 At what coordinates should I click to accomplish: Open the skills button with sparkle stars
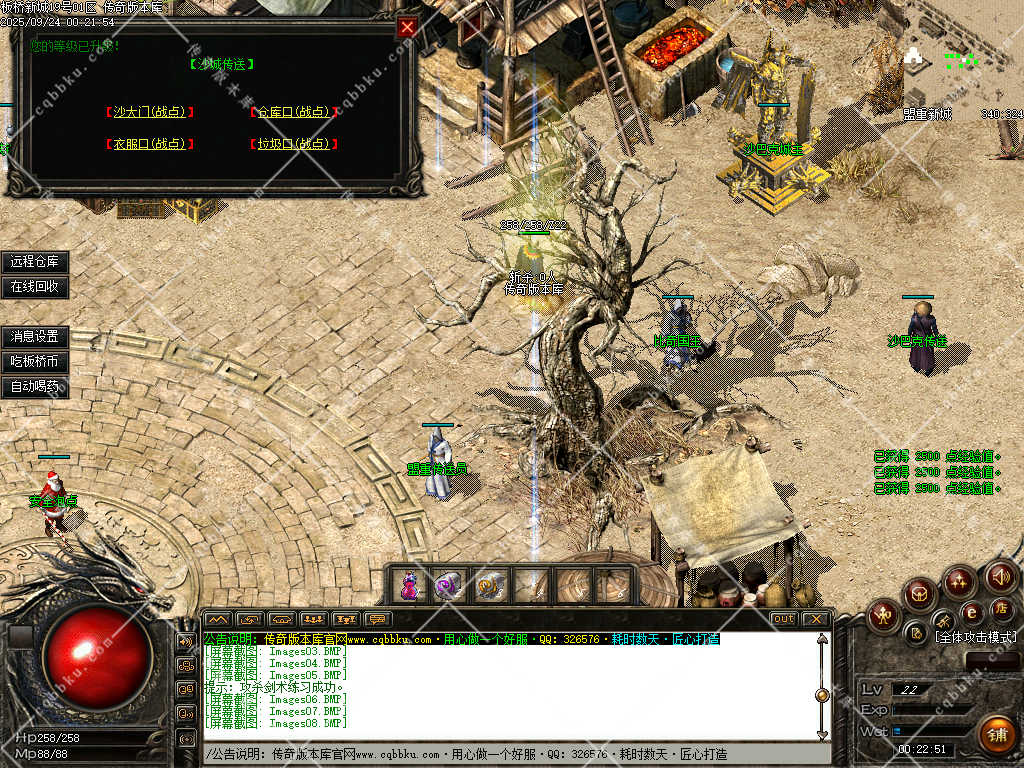click(959, 581)
